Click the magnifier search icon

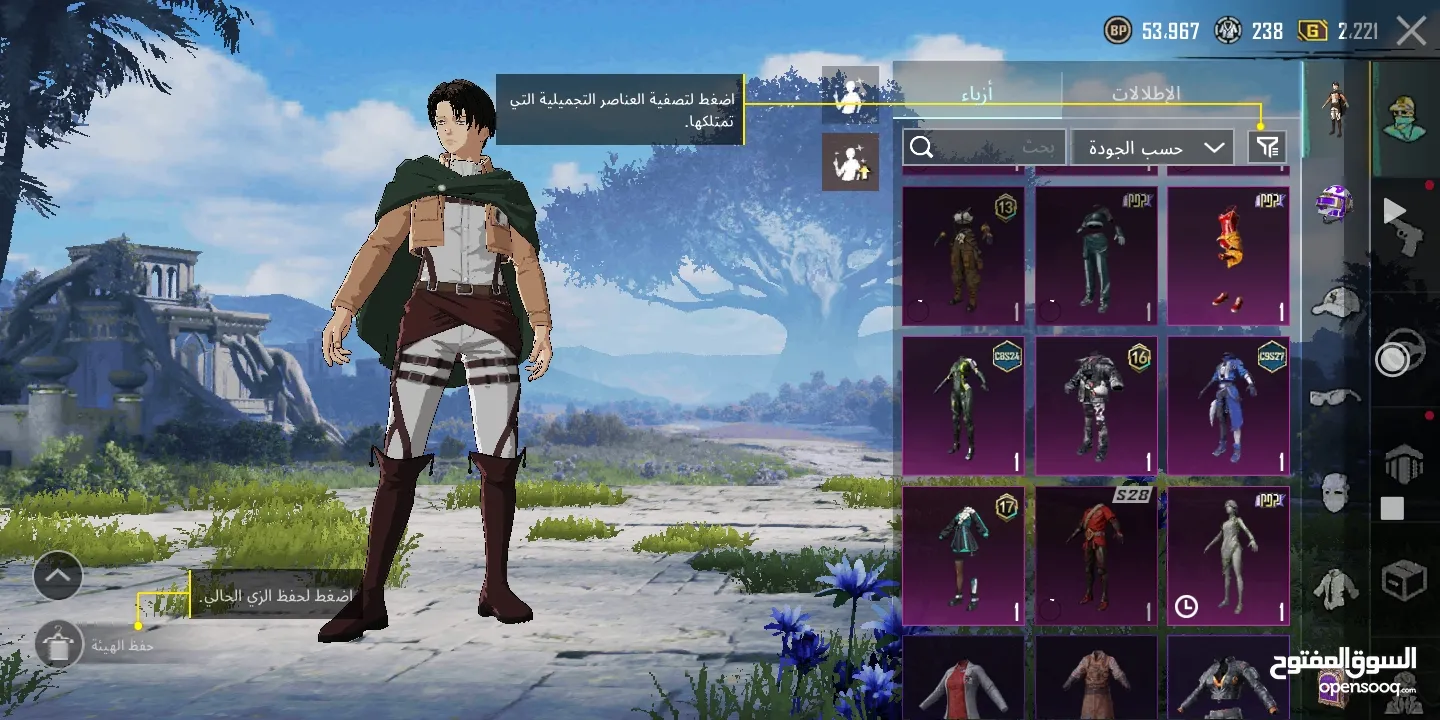point(920,147)
